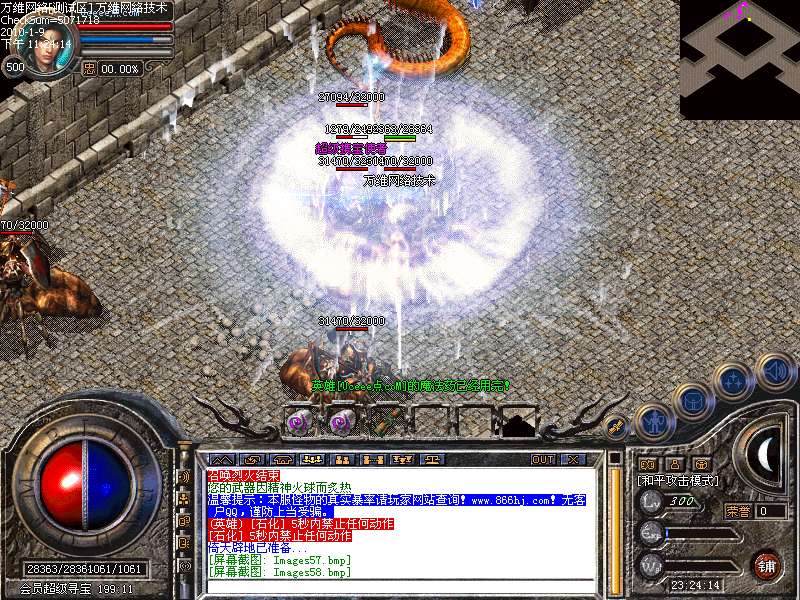
Task: Click the small crossed-swords round button
Action: [x=618, y=425]
